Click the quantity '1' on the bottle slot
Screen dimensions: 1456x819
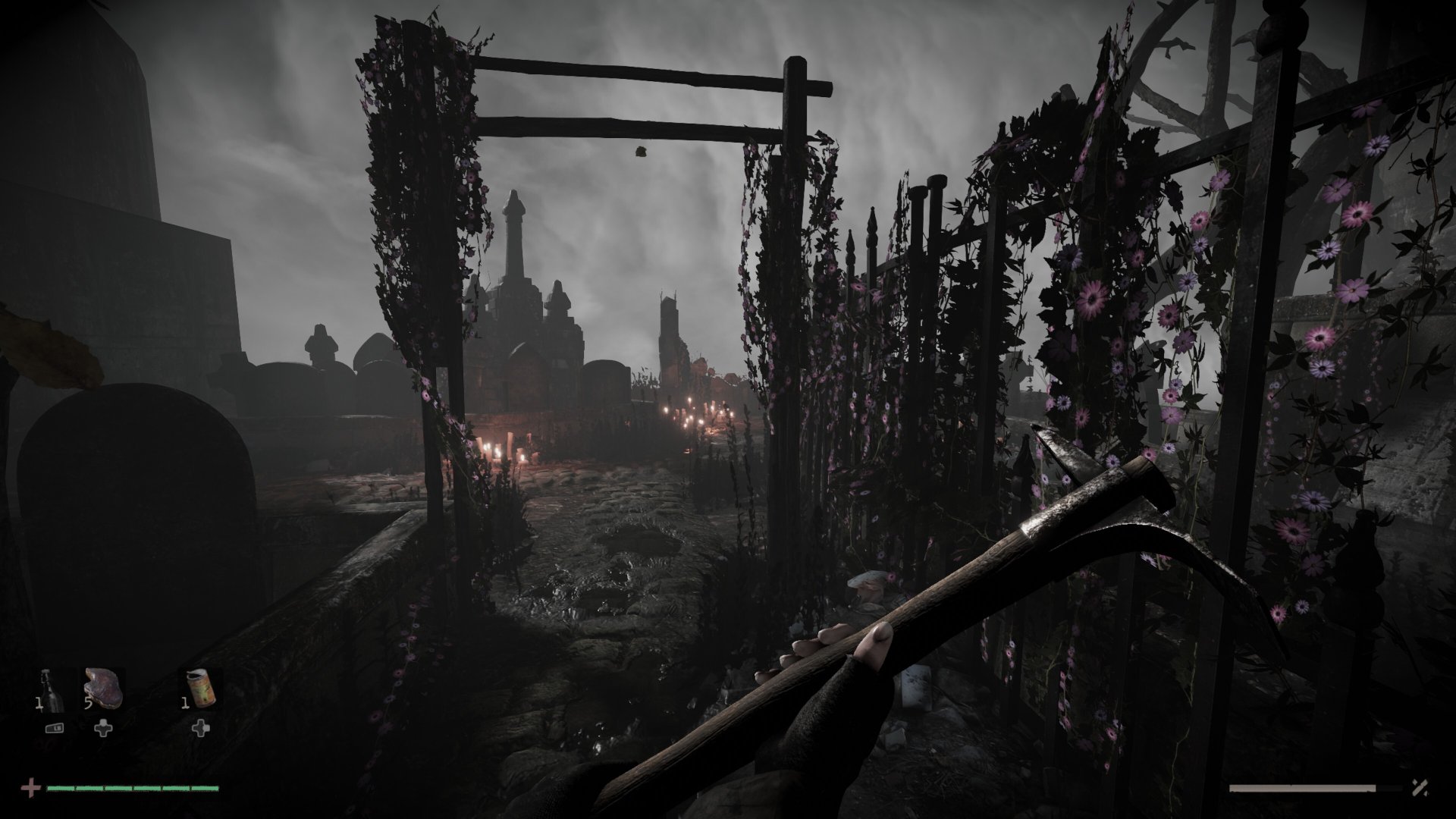39,703
